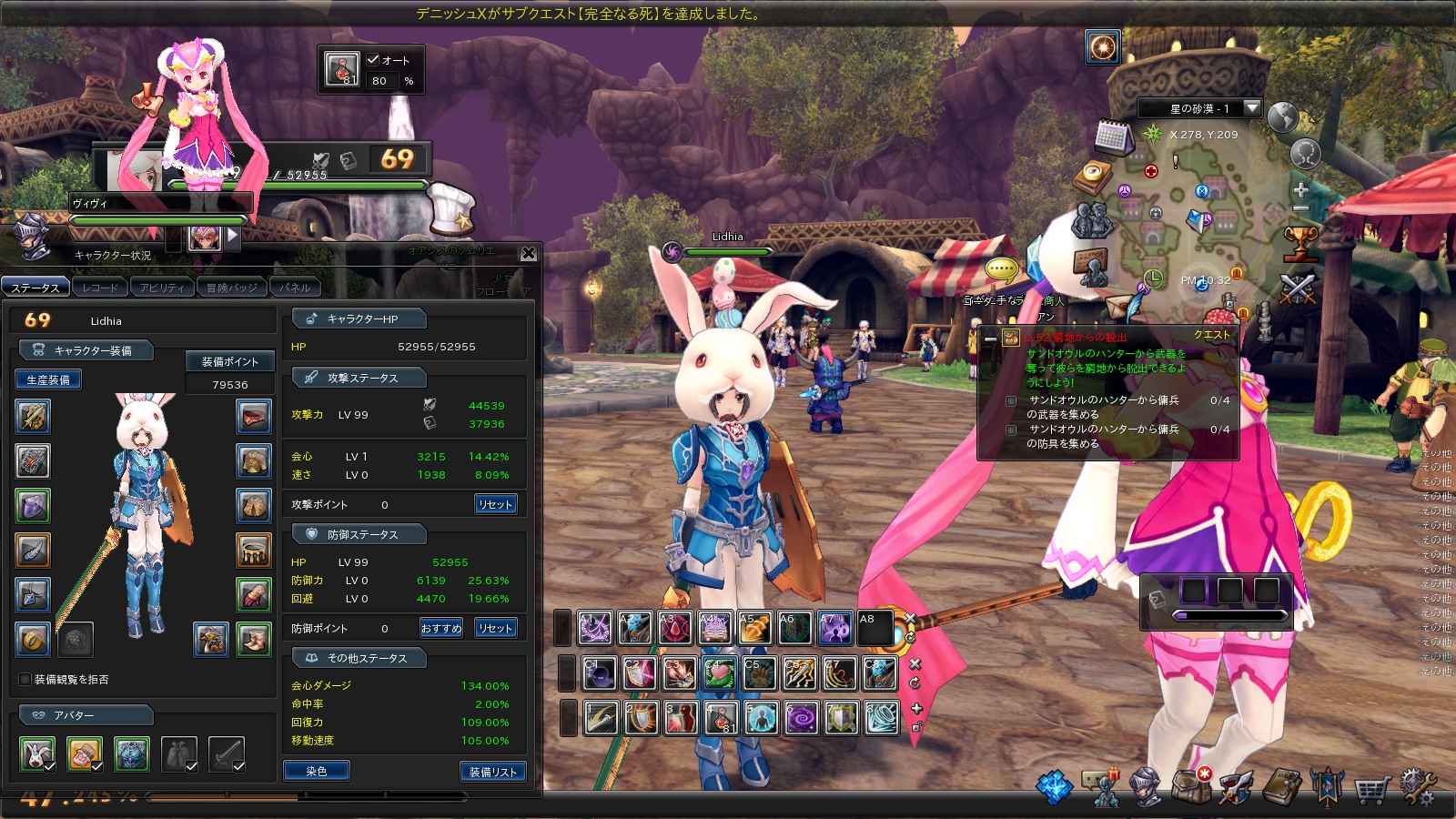Image resolution: width=1456 pixels, height=819 pixels.
Task: Toggle the 装備観覧を拒否 checkbox
Action: point(25,679)
